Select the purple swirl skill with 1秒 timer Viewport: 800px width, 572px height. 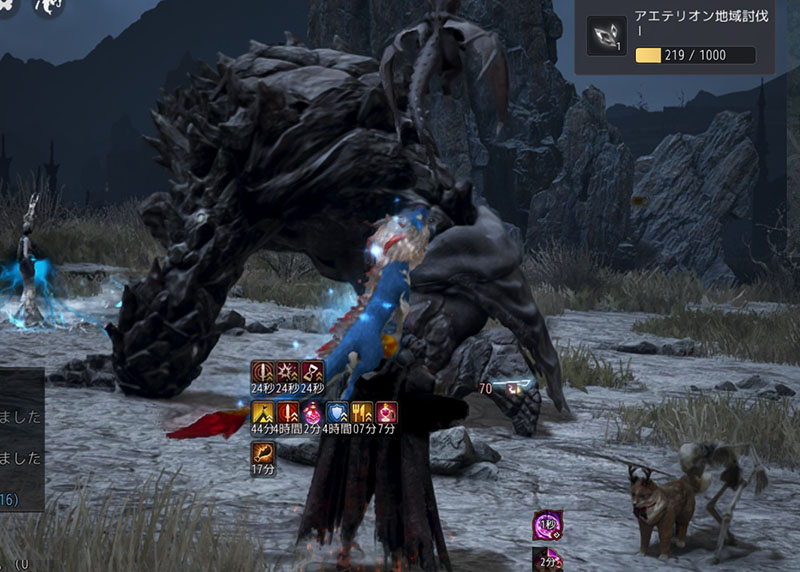[x=547, y=524]
